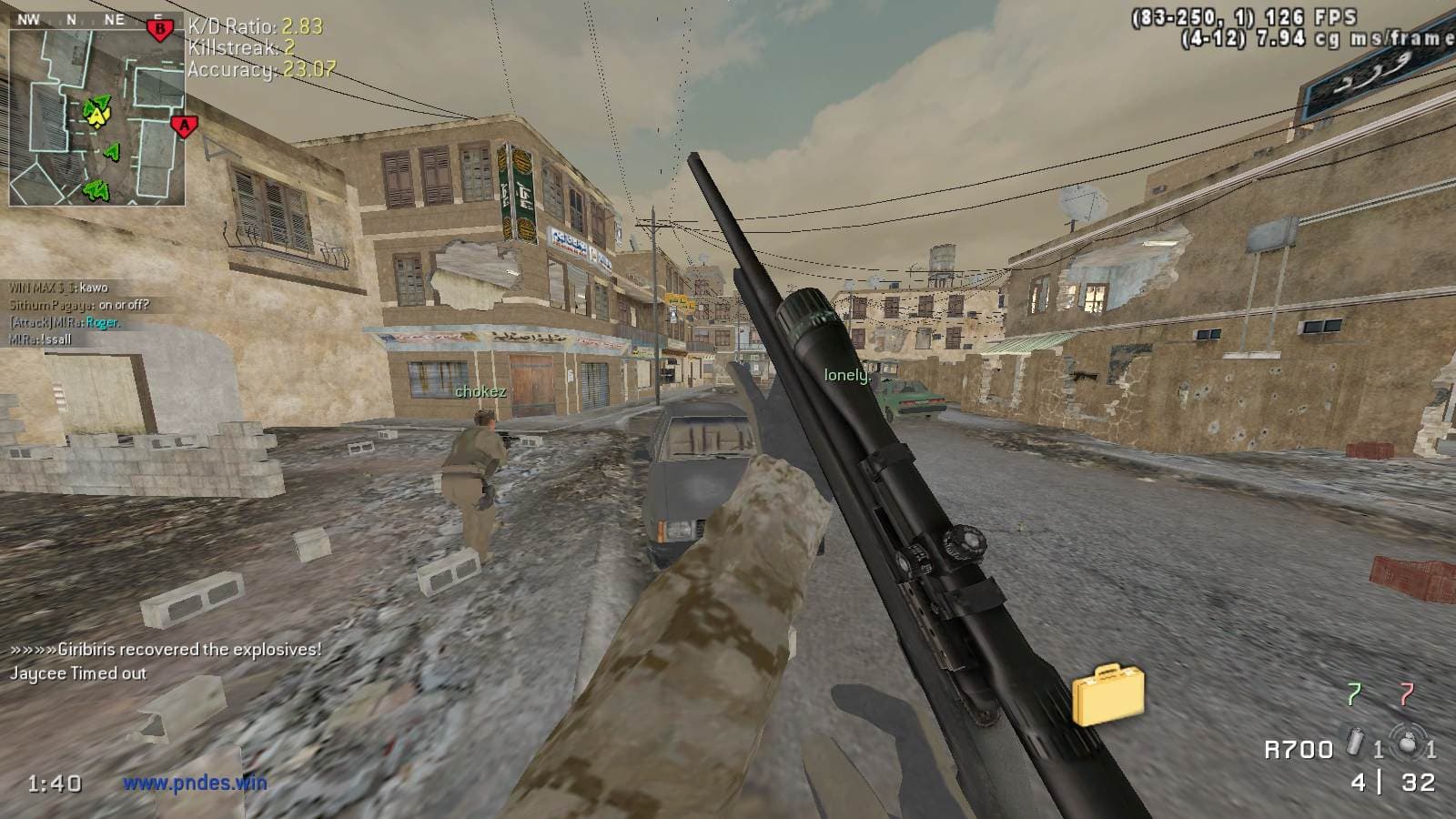This screenshot has width=1456, height=819.
Task: Click the yellow briefcase bomb icon
Action: point(1107,696)
